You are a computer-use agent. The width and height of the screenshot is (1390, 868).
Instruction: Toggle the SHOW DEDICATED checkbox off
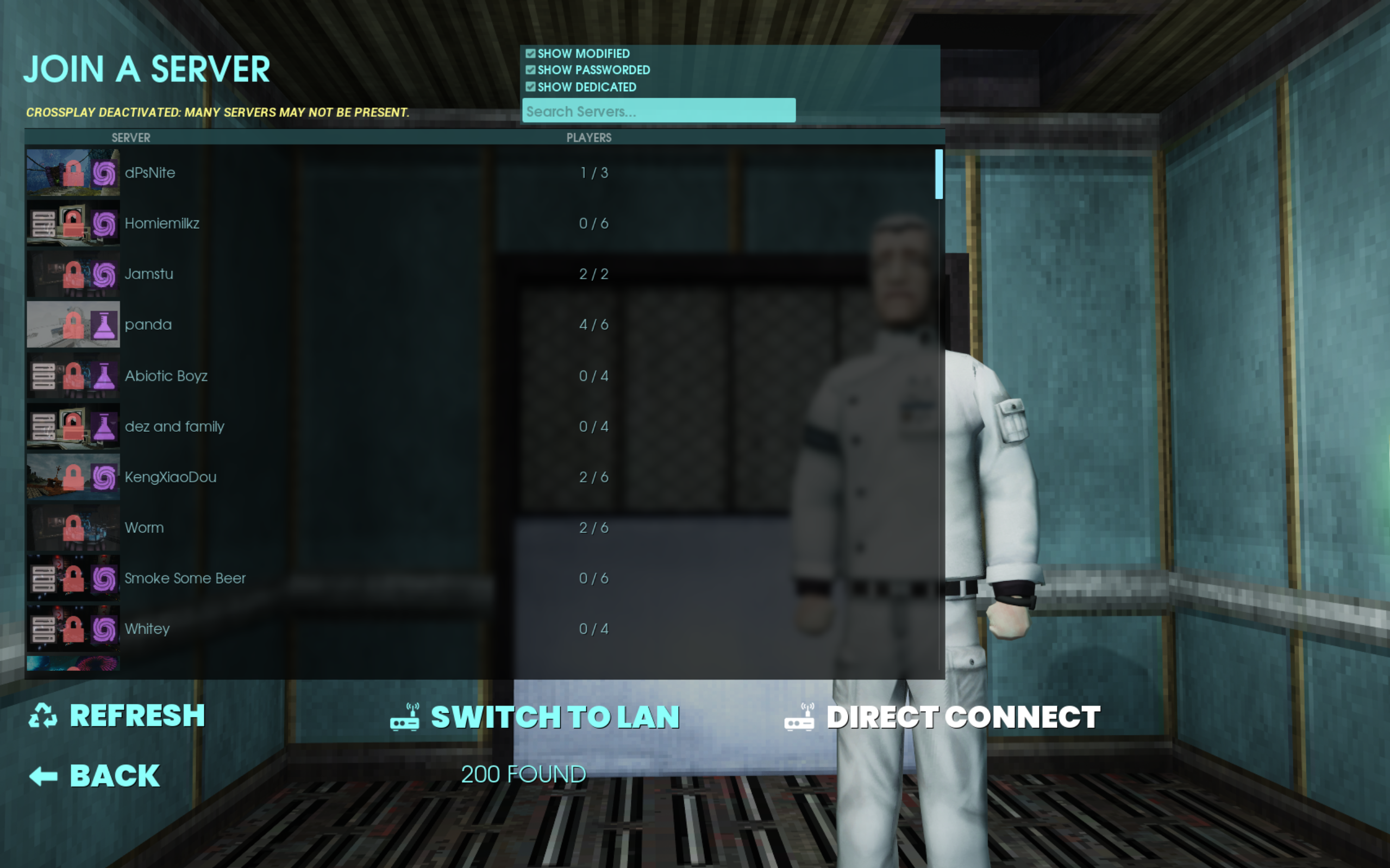530,87
